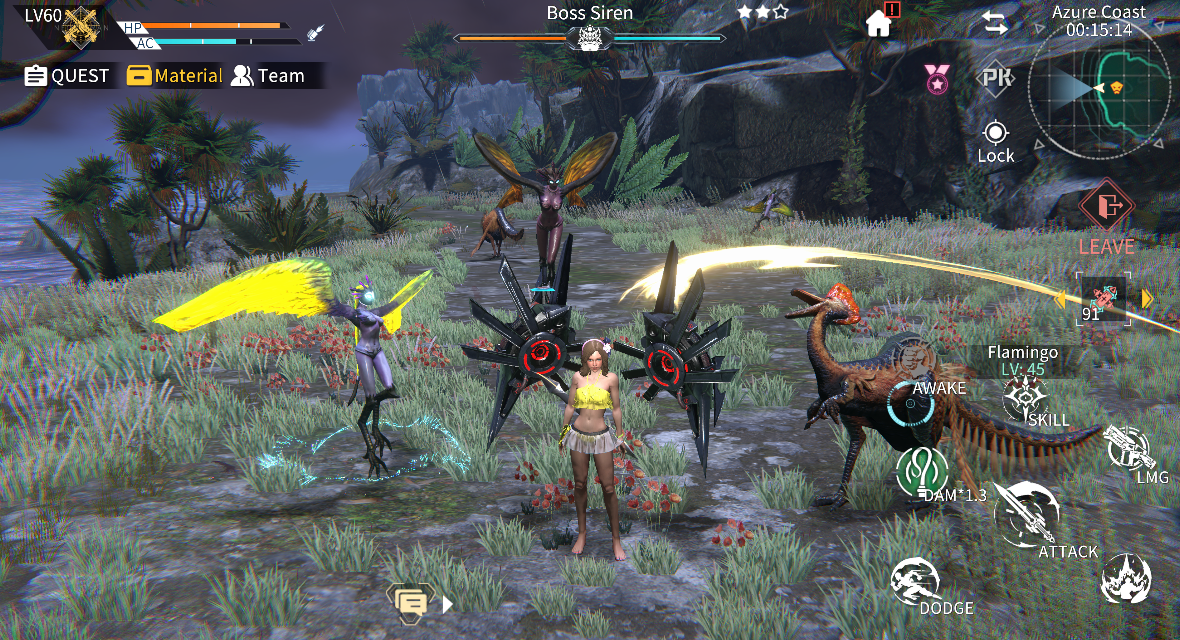Select previous item with left yellow arrow
1180x640 pixels.
[x=1062, y=298]
